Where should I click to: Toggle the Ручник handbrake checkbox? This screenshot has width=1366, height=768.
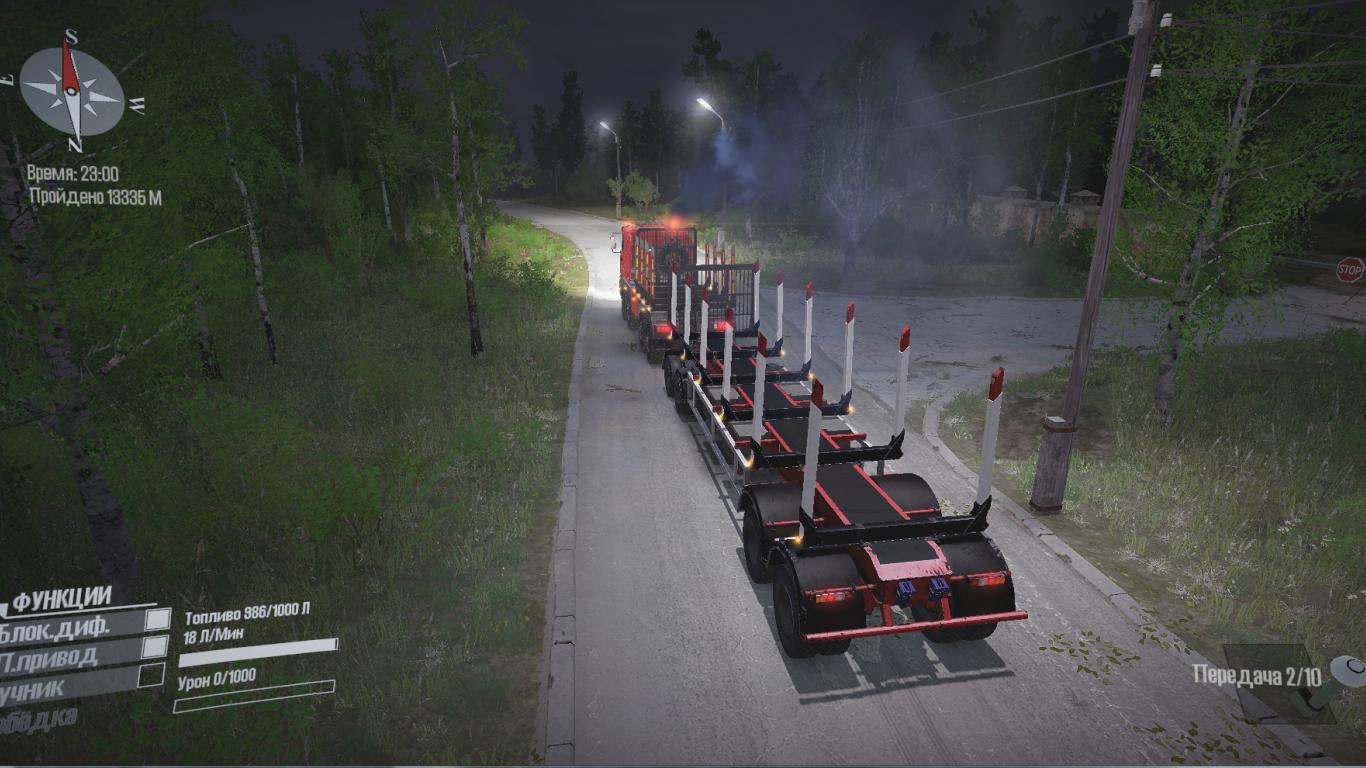pyautogui.click(x=151, y=676)
